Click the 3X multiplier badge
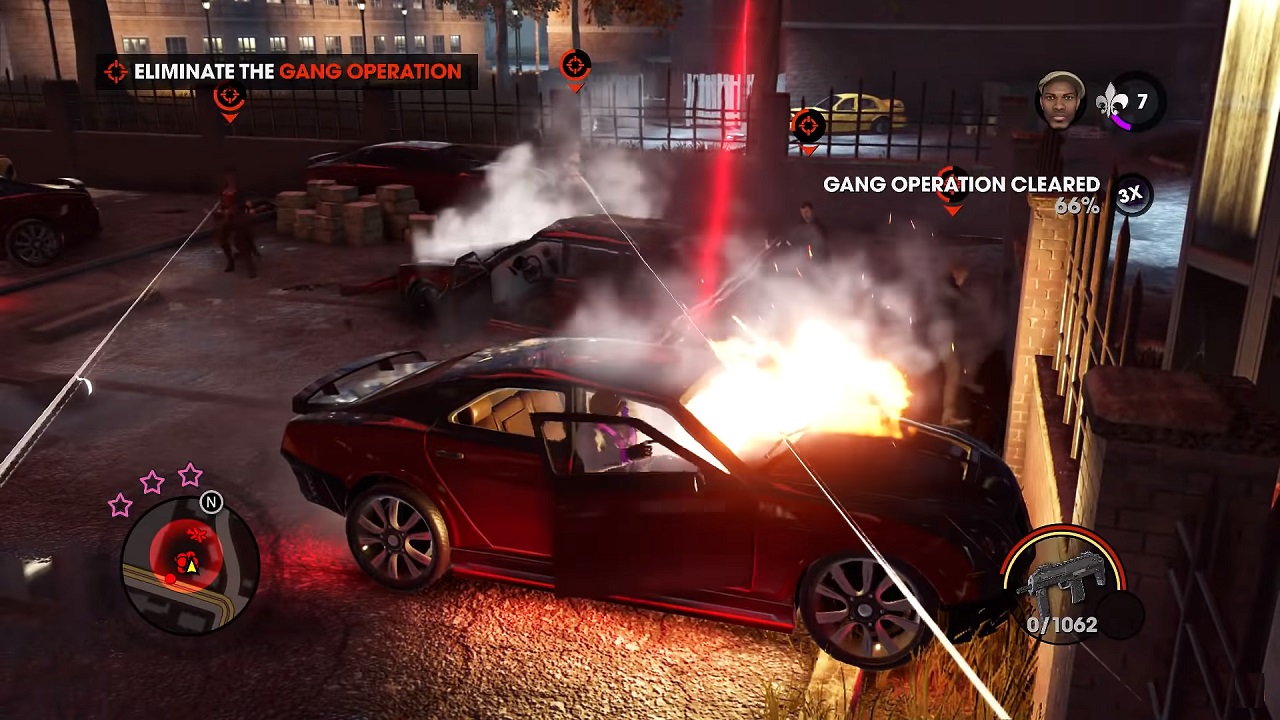This screenshot has height=720, width=1280. 1129,195
